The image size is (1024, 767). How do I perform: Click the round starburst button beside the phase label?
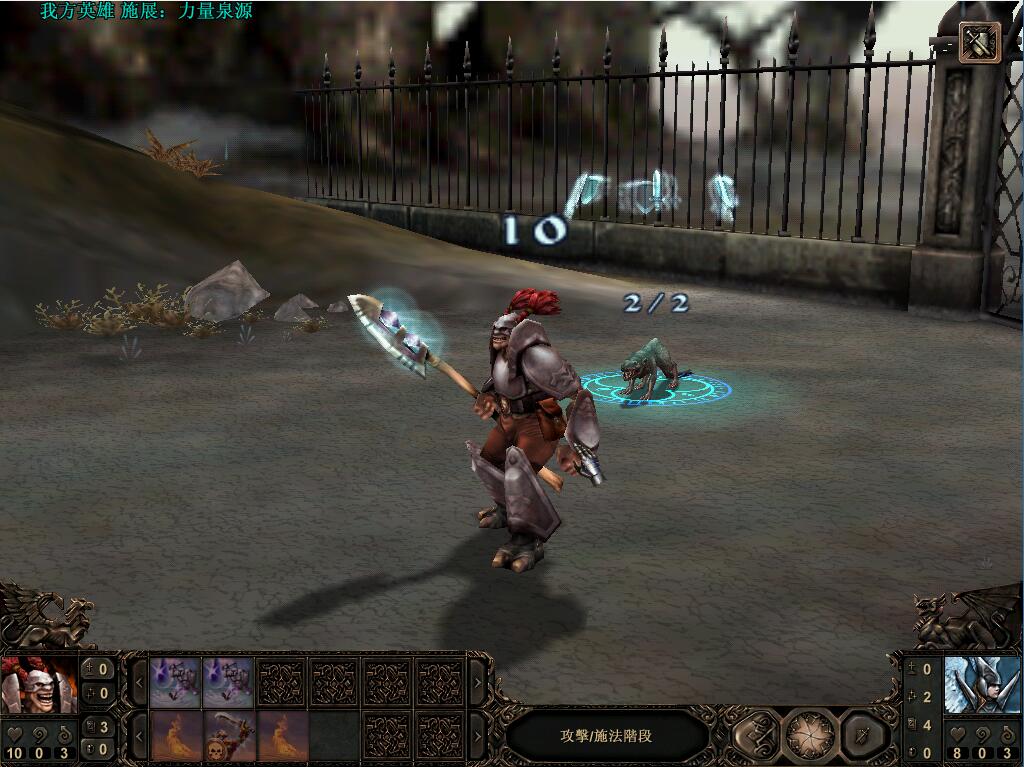[x=811, y=736]
